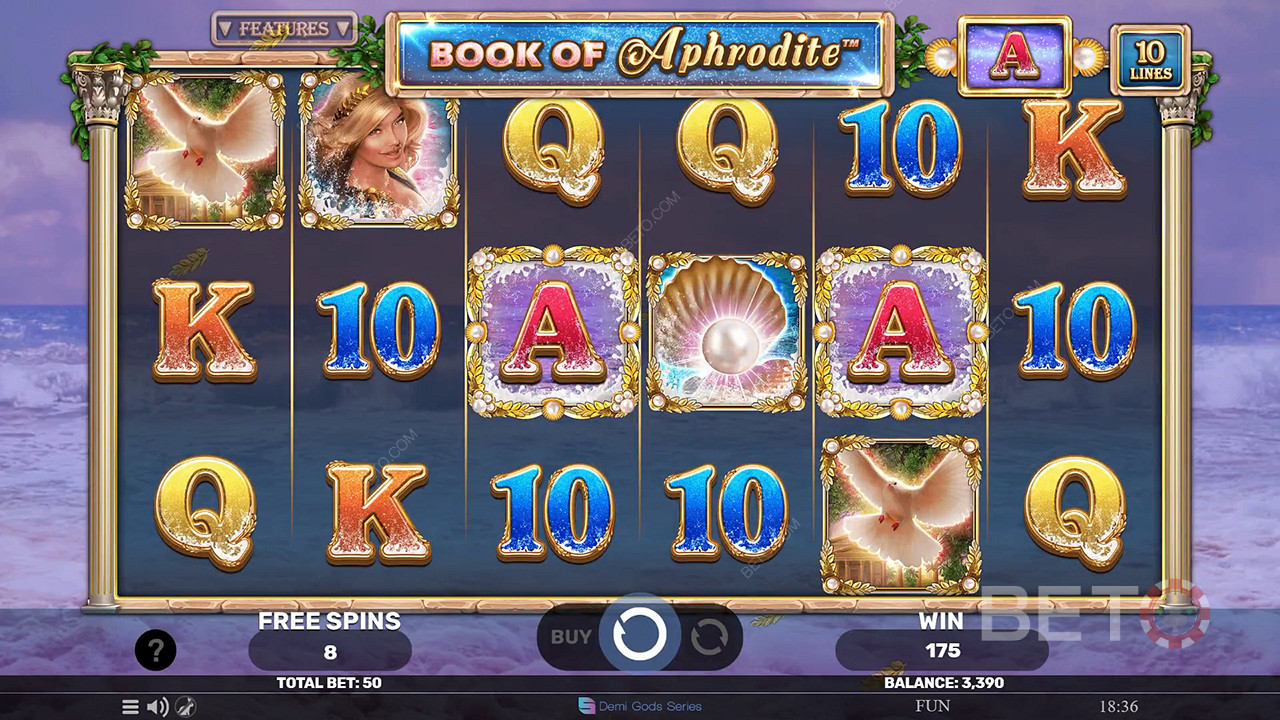The image size is (1280, 720).
Task: Open the Demi Gods Series link
Action: tap(640, 707)
